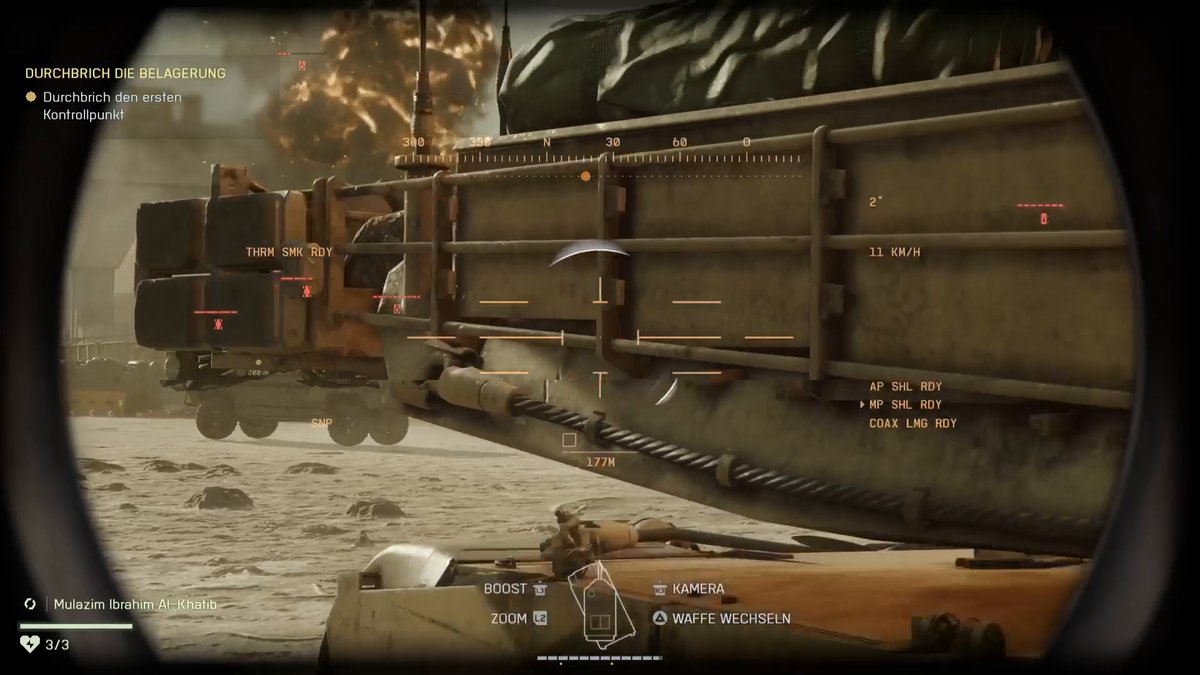Click the compass heading strip
This screenshot has height=675, width=1200.
[x=597, y=151]
